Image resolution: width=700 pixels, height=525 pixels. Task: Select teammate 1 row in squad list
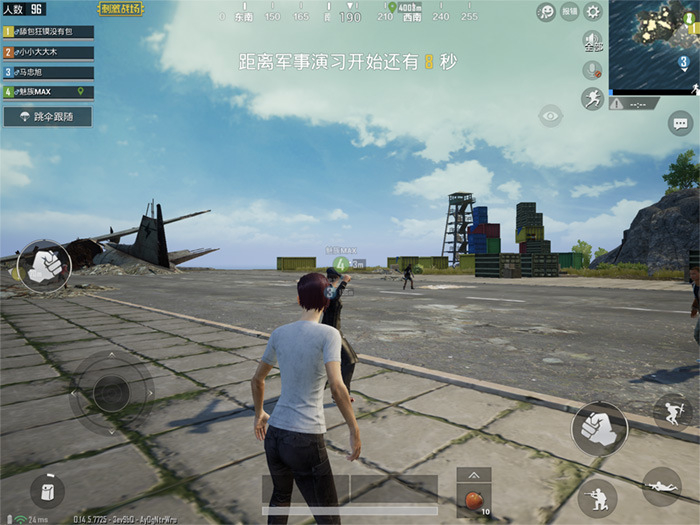(x=48, y=32)
